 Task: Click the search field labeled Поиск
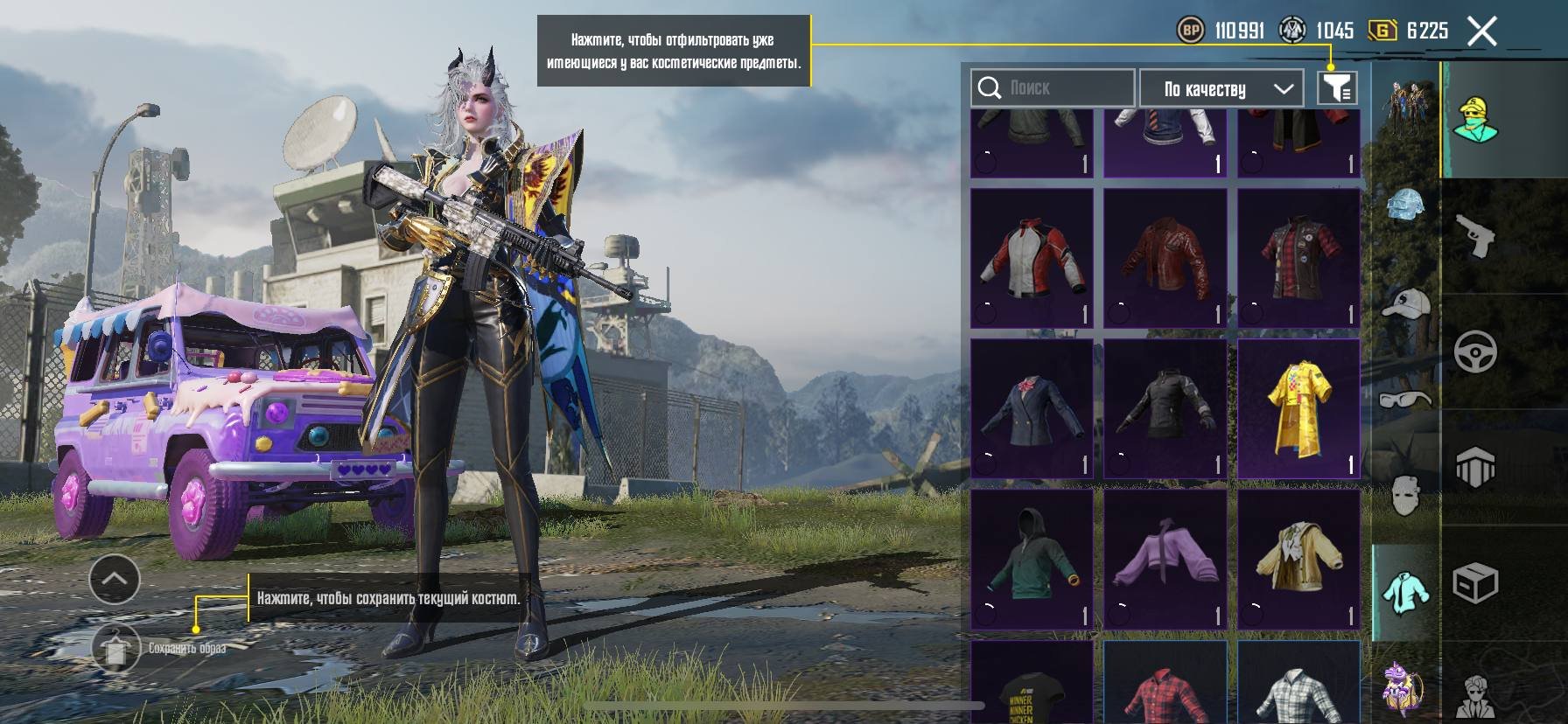coord(1052,88)
